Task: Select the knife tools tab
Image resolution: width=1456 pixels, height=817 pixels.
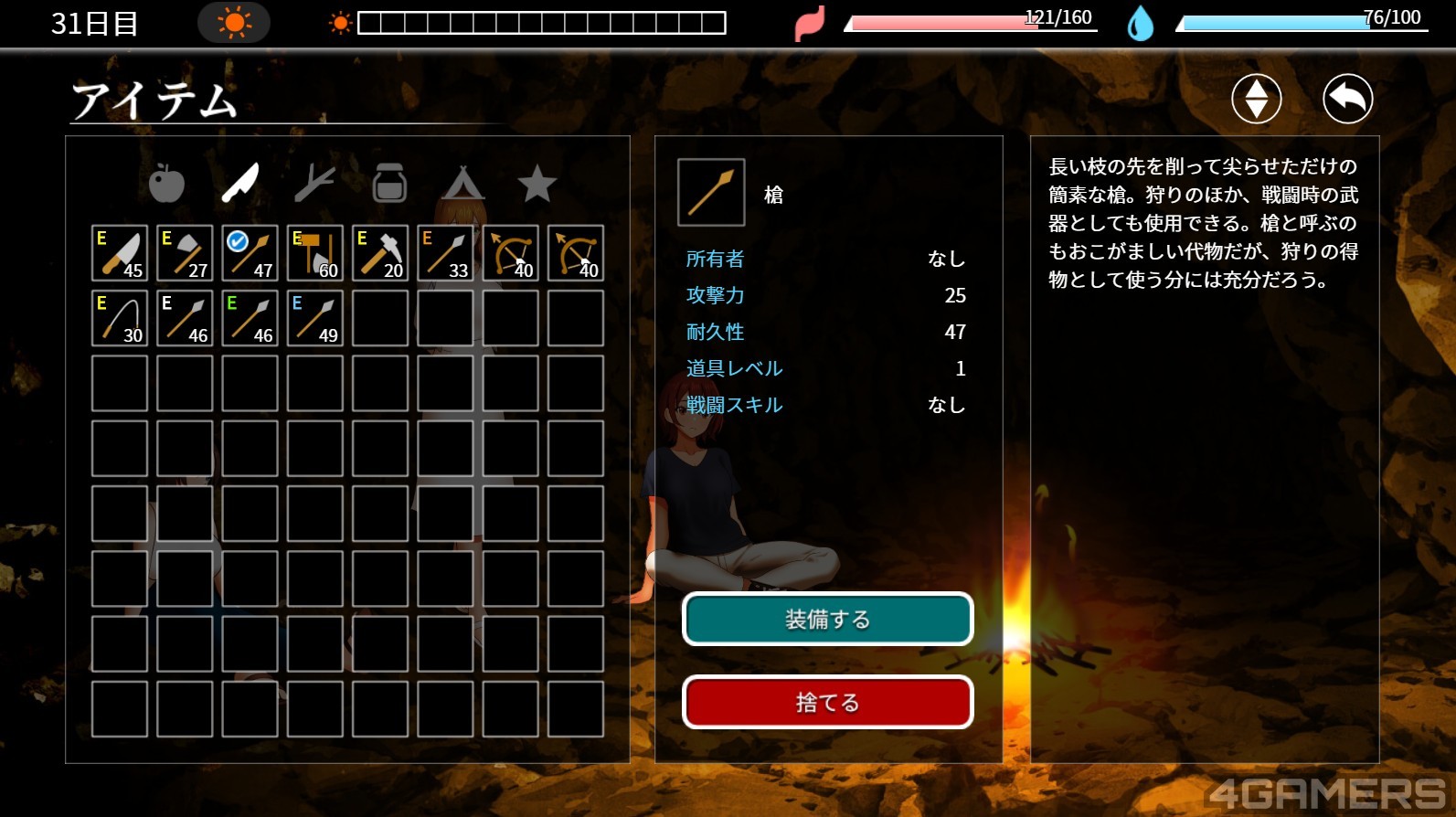Action: 240,184
